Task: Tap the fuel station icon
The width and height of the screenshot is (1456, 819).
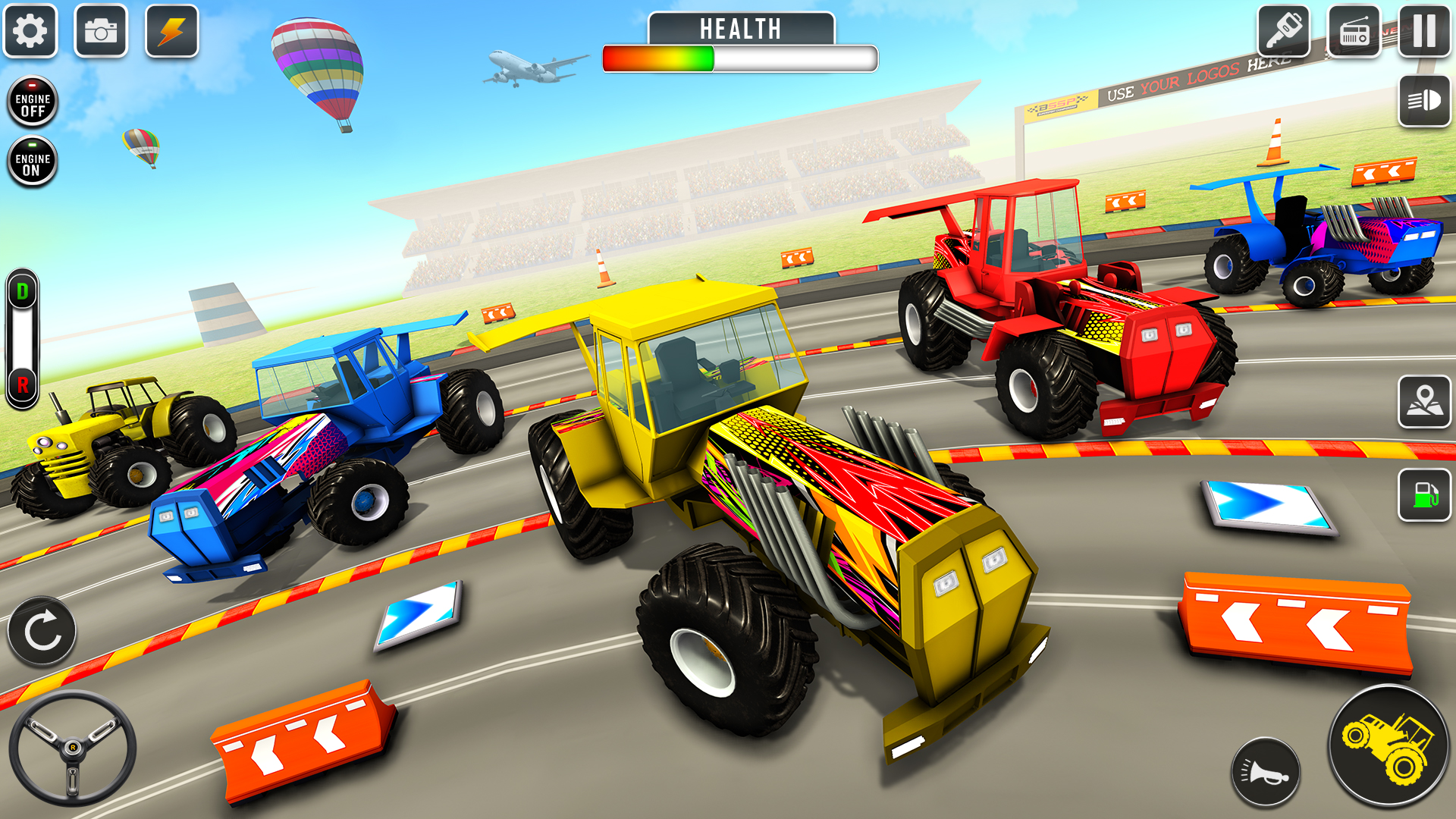Action: click(1424, 495)
